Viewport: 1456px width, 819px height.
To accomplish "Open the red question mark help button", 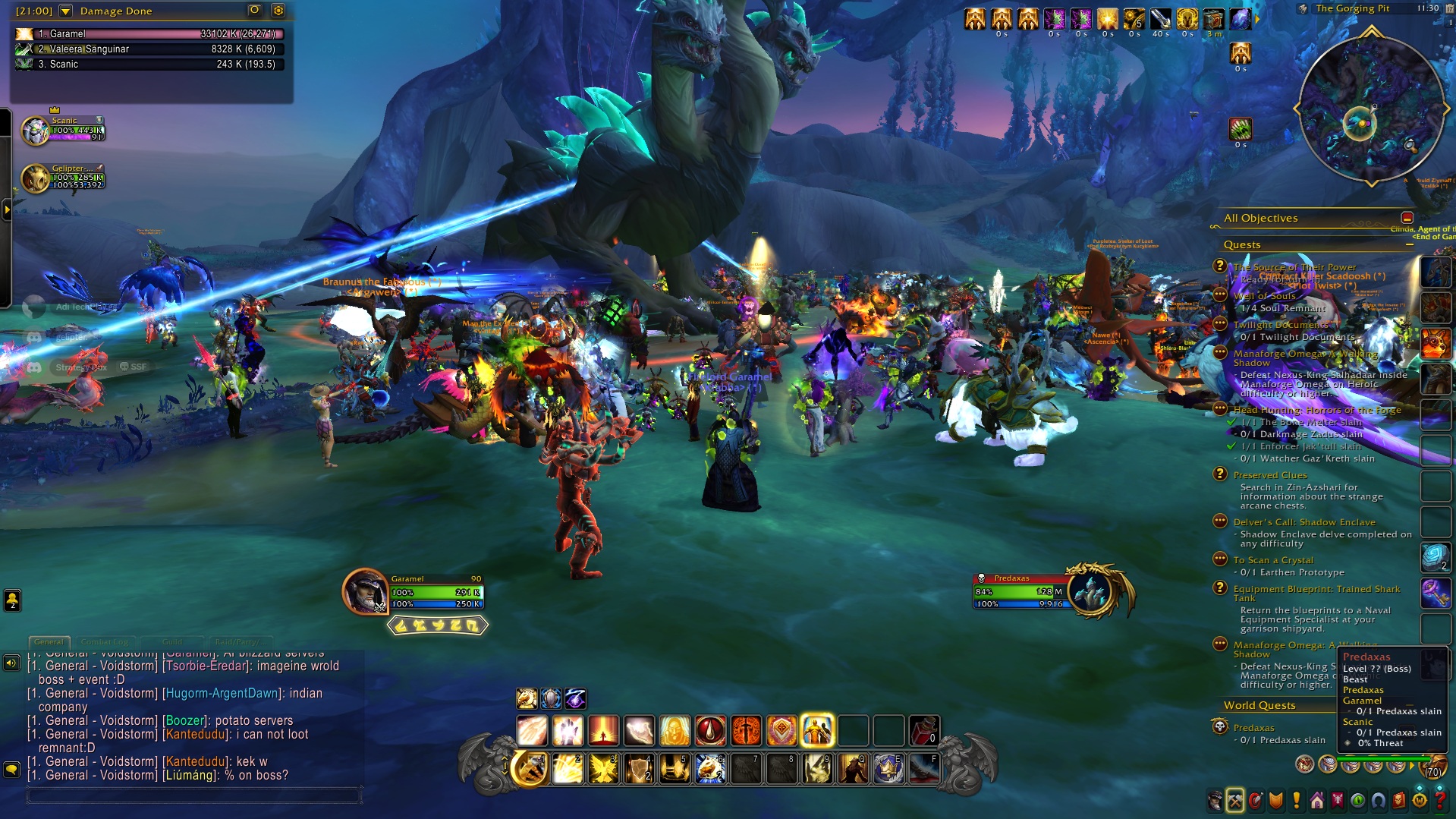I will [x=1439, y=800].
